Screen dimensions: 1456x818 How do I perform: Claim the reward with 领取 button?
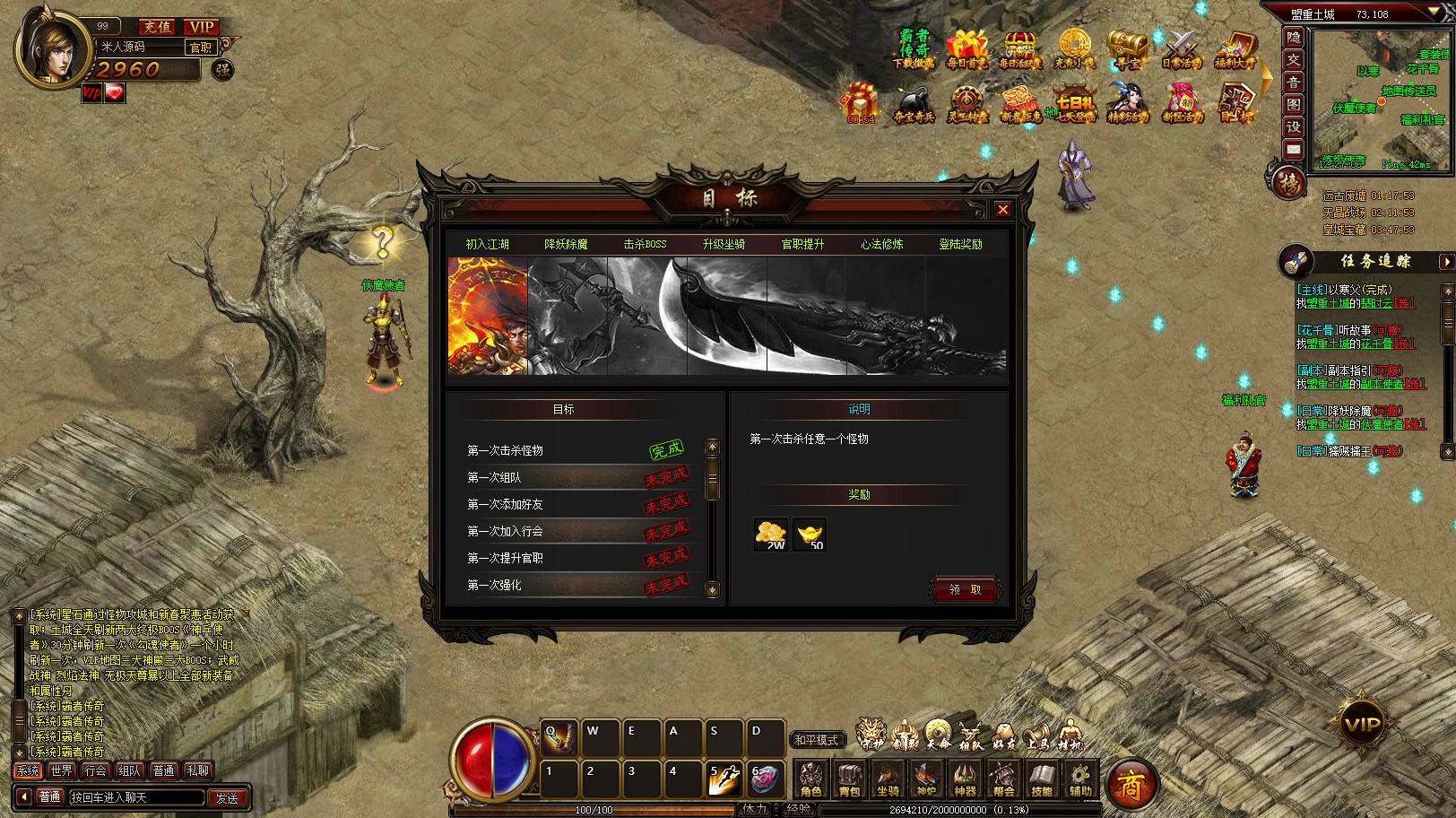965,589
